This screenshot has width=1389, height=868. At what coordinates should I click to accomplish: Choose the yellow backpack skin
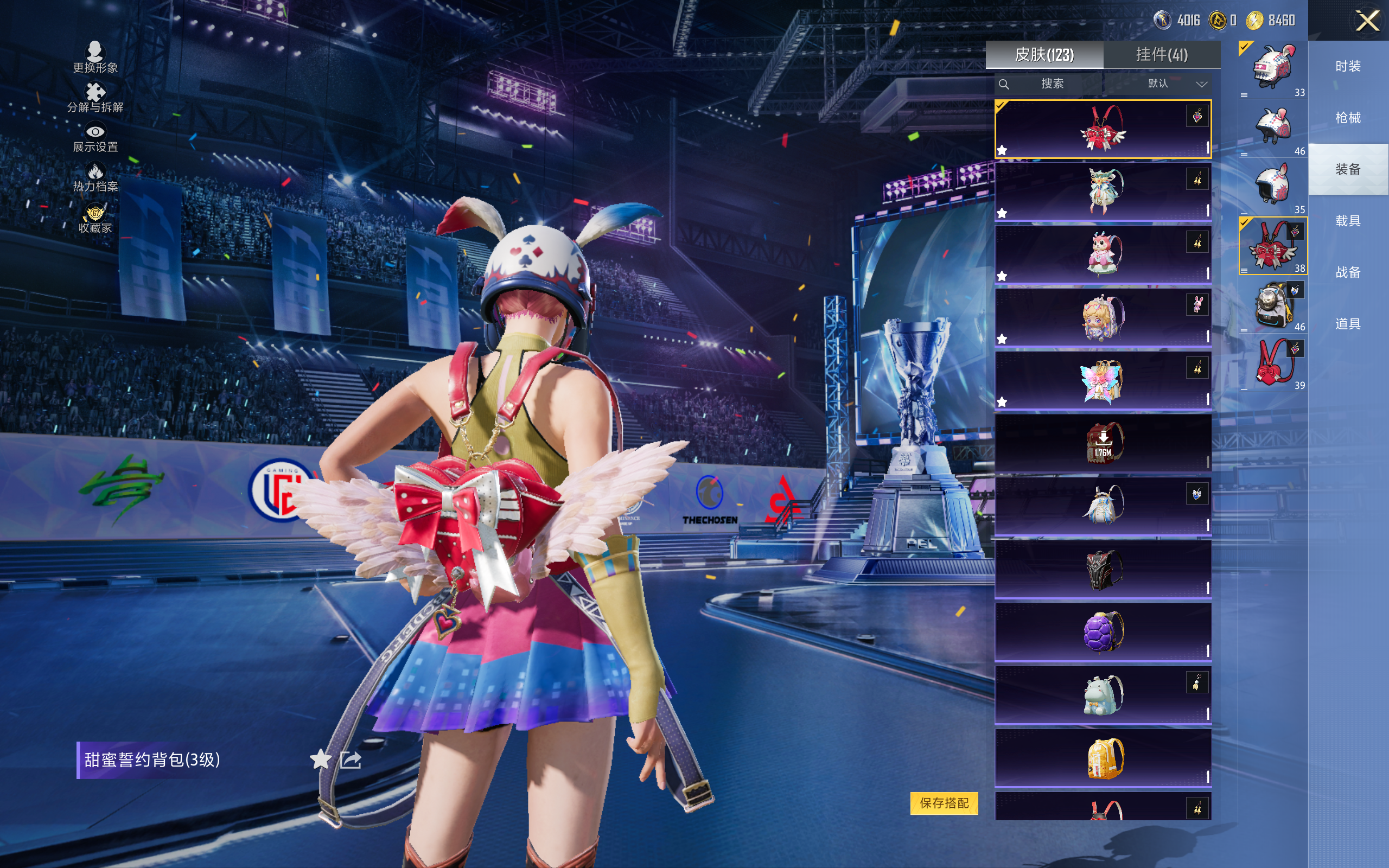click(1103, 758)
